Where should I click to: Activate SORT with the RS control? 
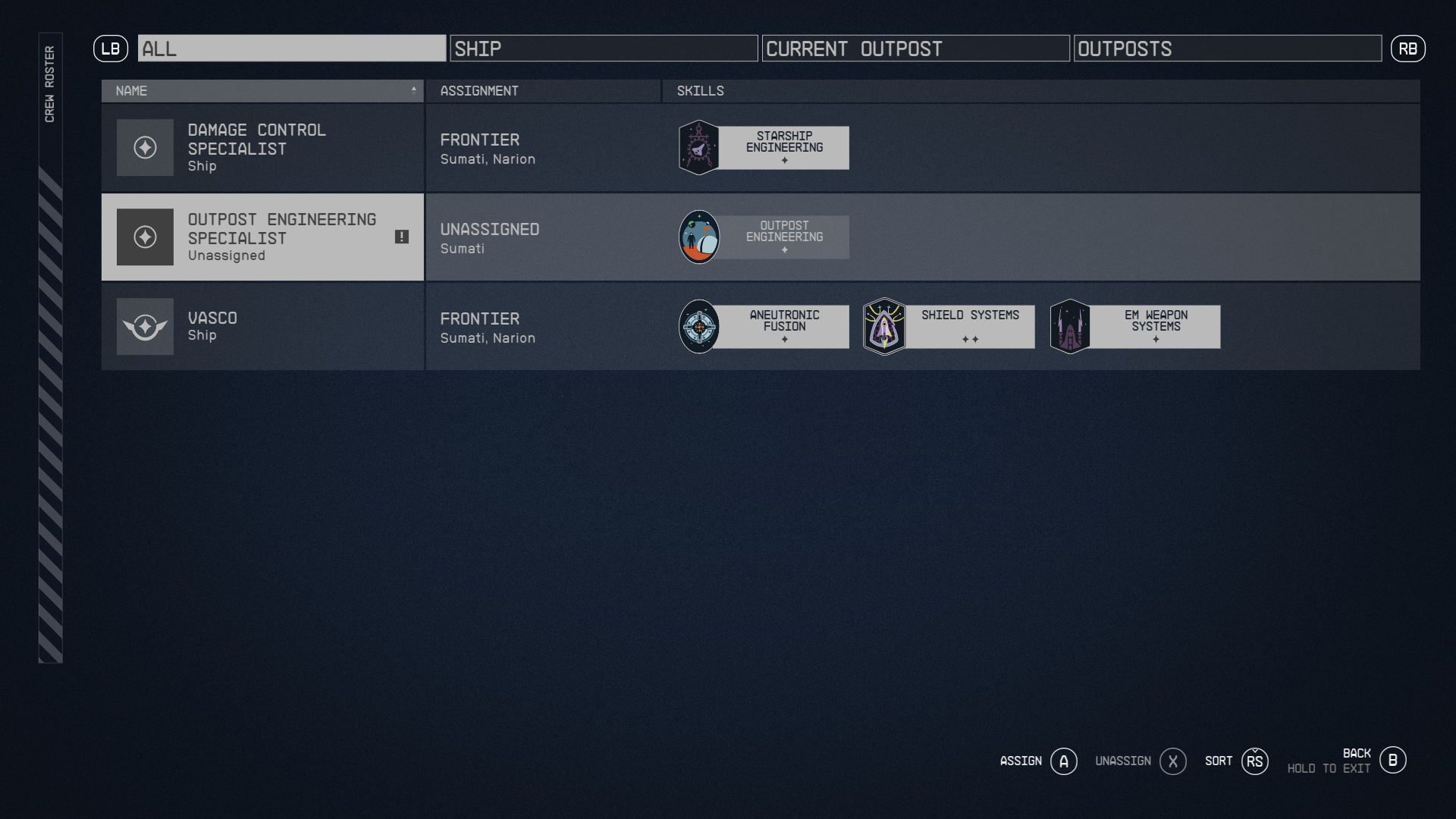tap(1236, 761)
